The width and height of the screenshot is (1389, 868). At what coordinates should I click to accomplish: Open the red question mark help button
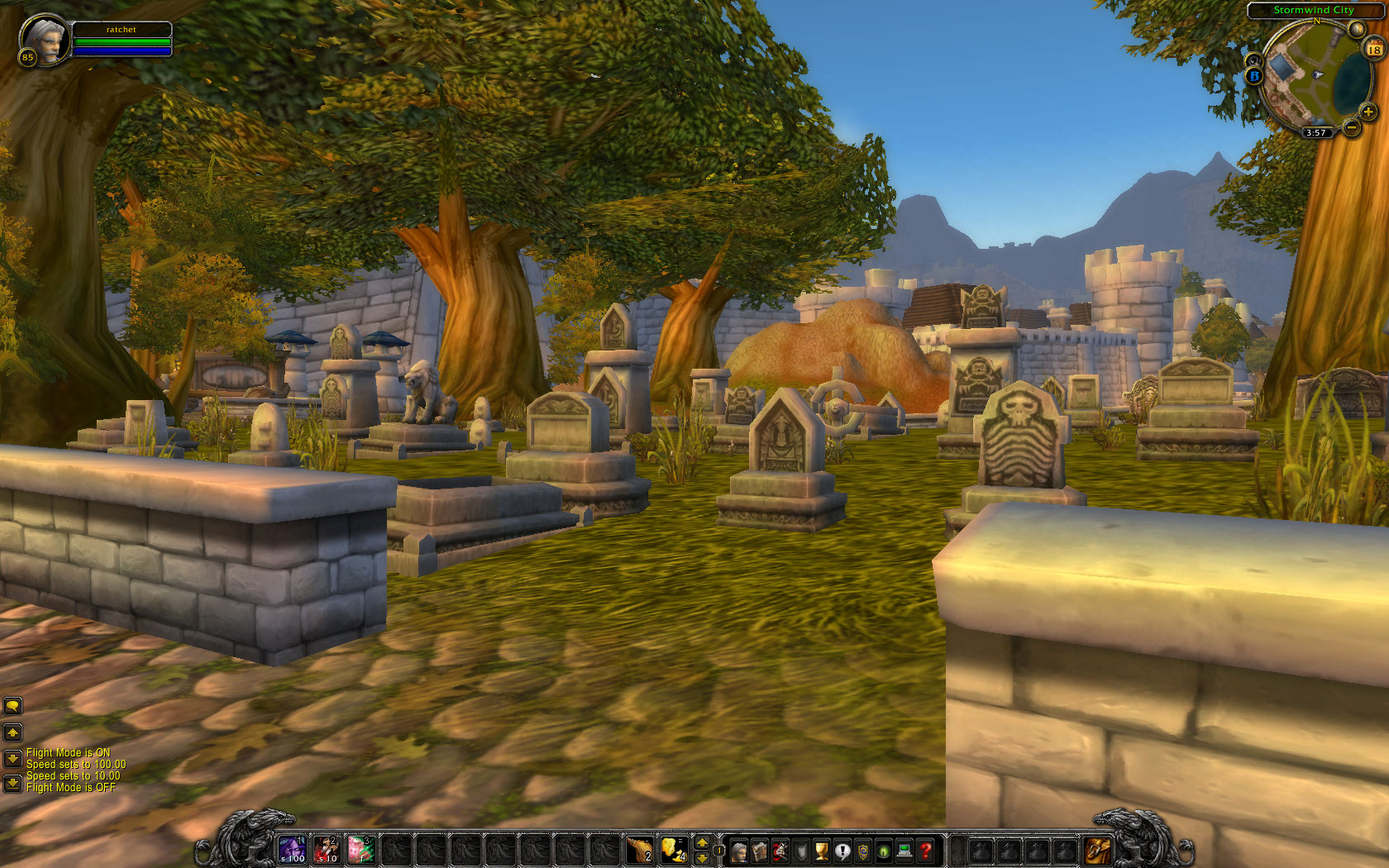pyautogui.click(x=925, y=851)
